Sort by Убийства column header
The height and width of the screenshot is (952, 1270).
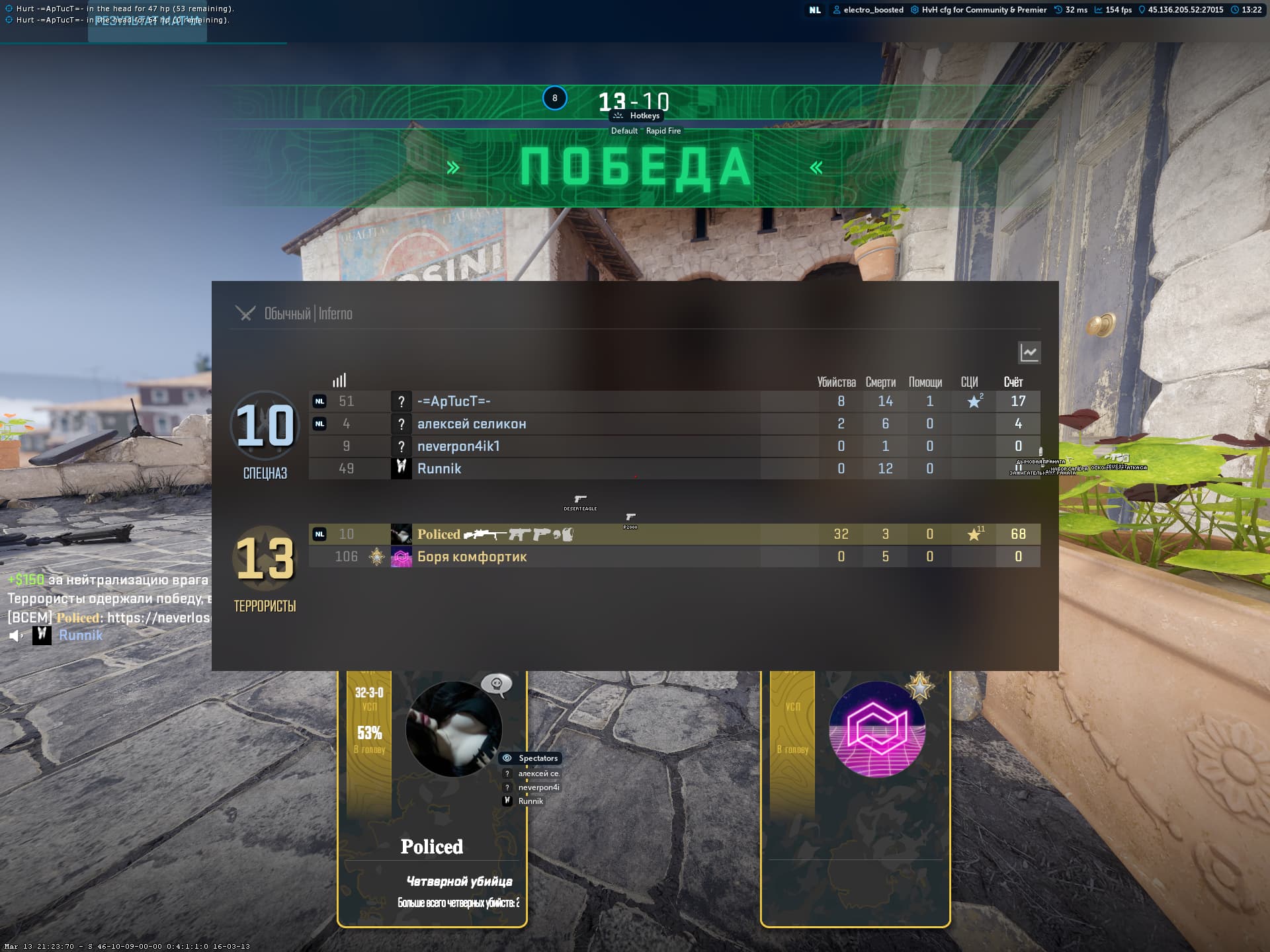[x=836, y=382]
